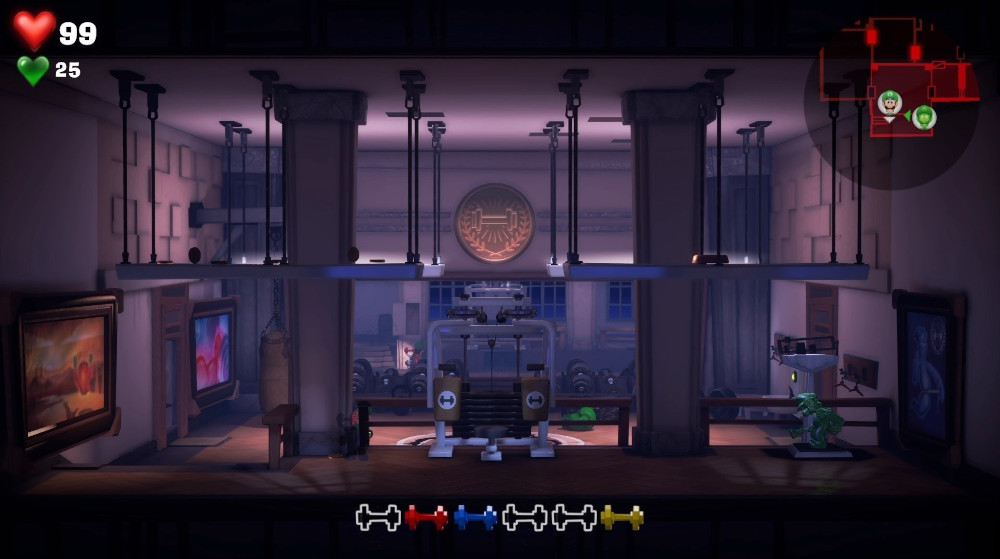The width and height of the screenshot is (1000, 559).
Task: Choose the blue dumbbell icon
Action: click(x=475, y=517)
